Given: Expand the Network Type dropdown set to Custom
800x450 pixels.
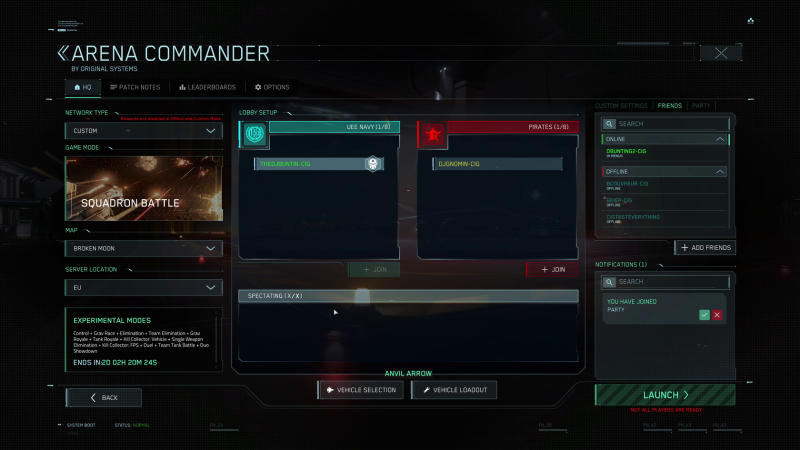Looking at the screenshot, I should pyautogui.click(x=144, y=131).
